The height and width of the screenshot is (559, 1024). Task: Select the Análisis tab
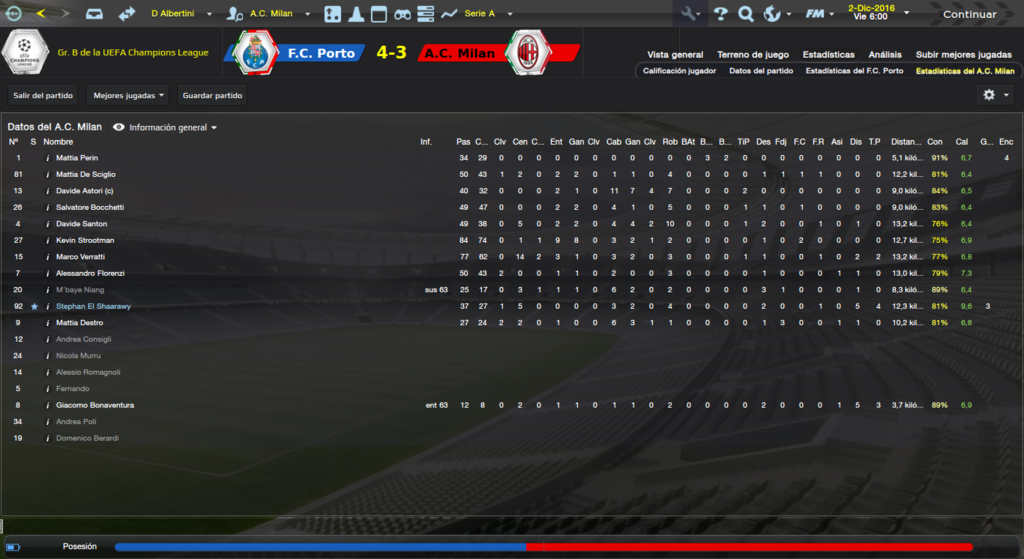coord(885,55)
